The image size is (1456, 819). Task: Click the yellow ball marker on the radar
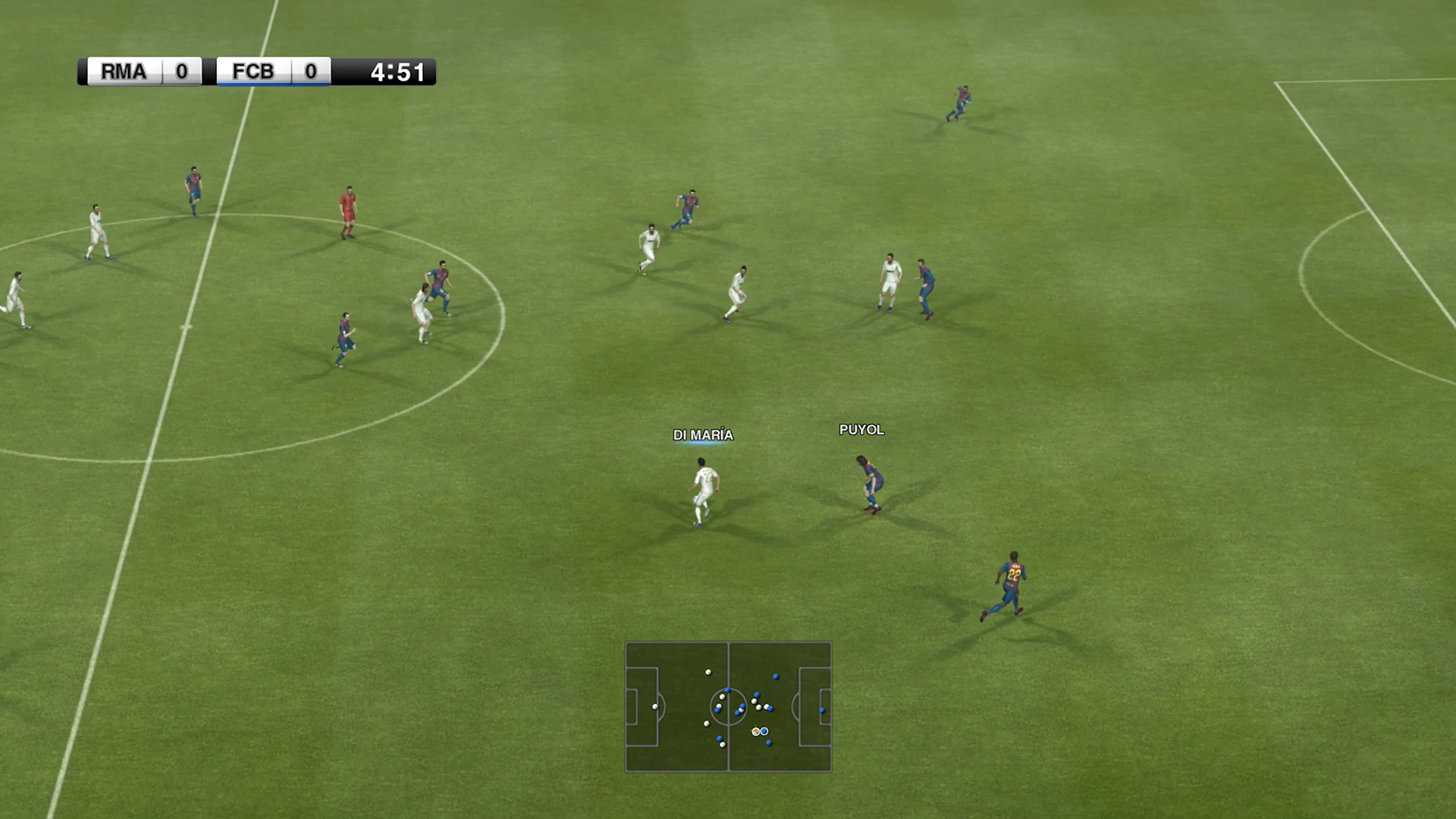pos(755,730)
